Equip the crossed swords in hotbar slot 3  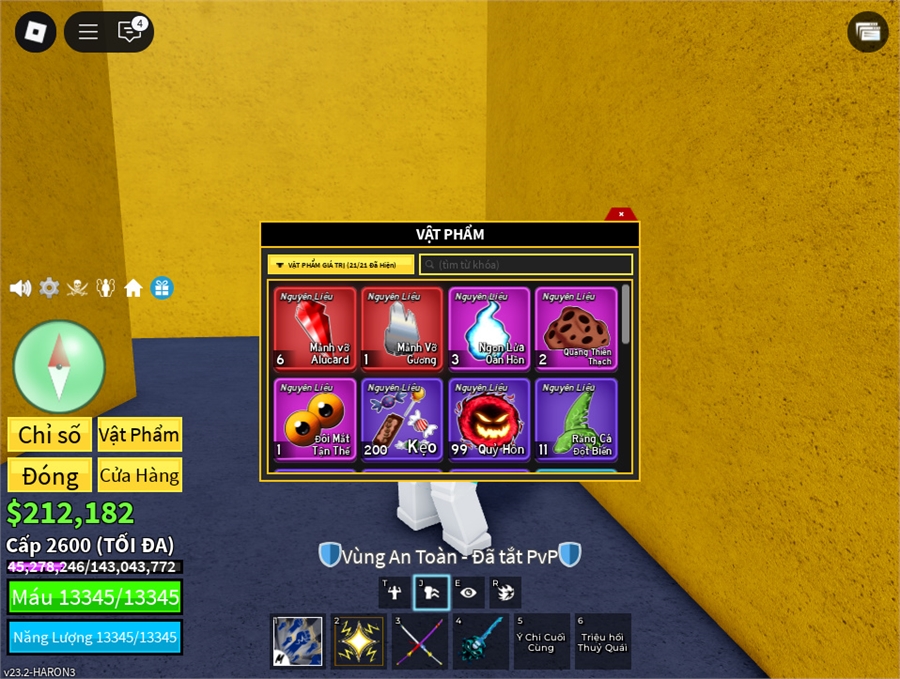pyautogui.click(x=419, y=641)
